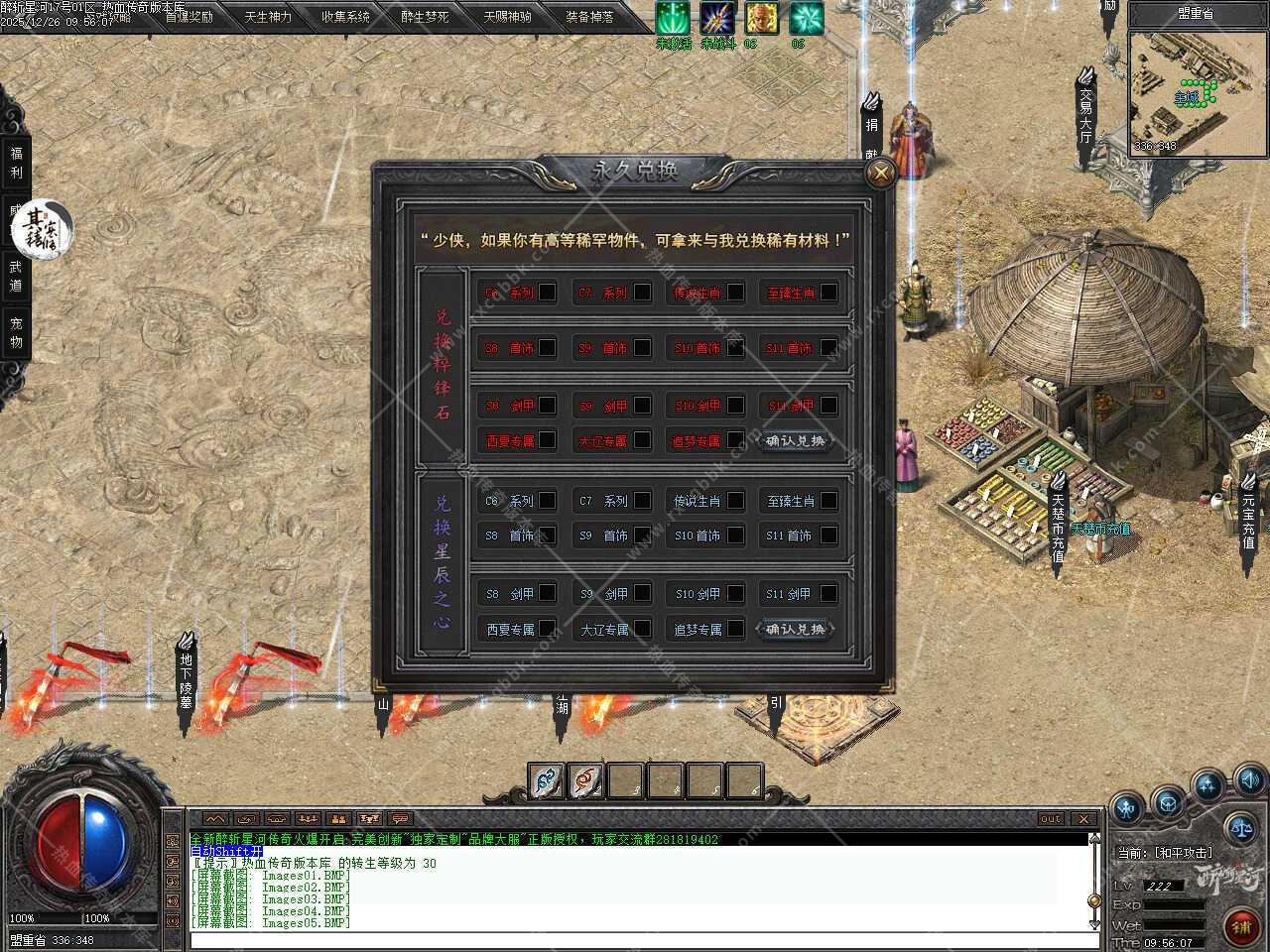Viewport: 1270px width, 952px height.
Task: Click the chat panel's X button
Action: click(1083, 819)
